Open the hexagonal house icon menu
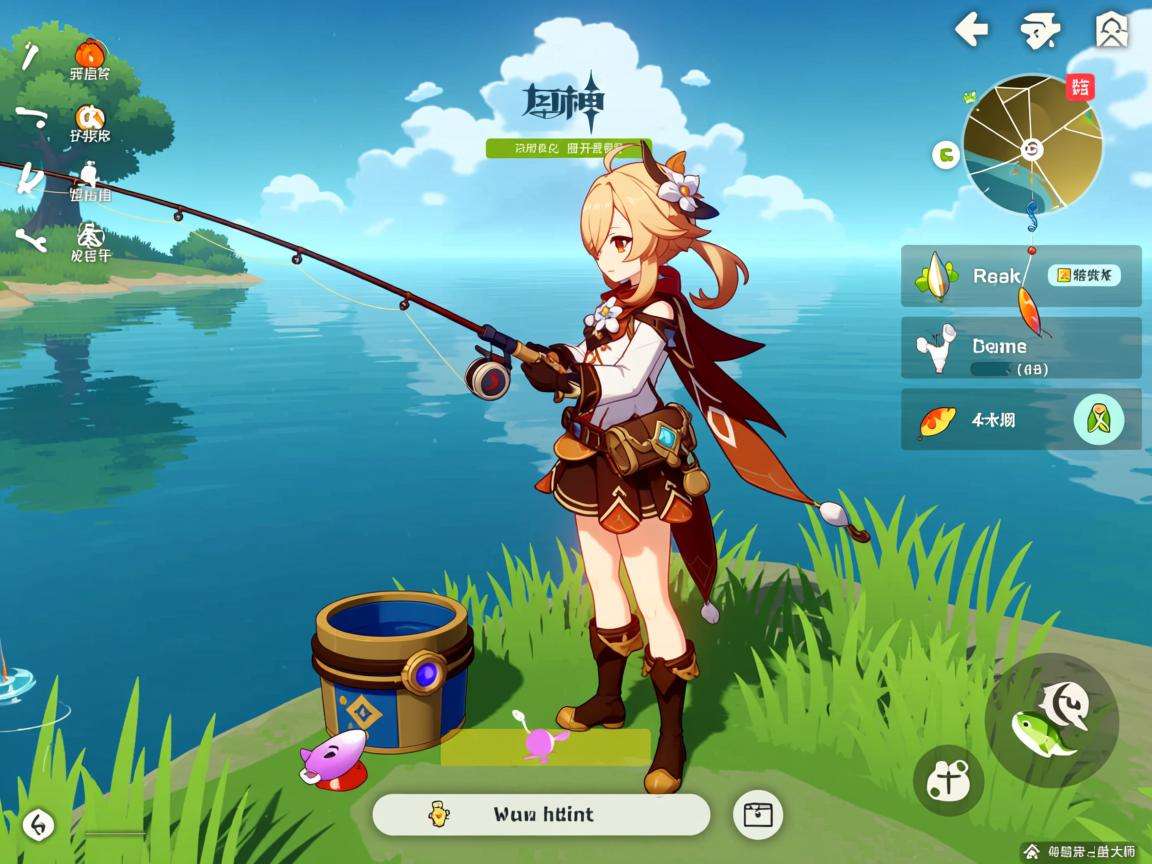The height and width of the screenshot is (864, 1152). [x=1111, y=31]
